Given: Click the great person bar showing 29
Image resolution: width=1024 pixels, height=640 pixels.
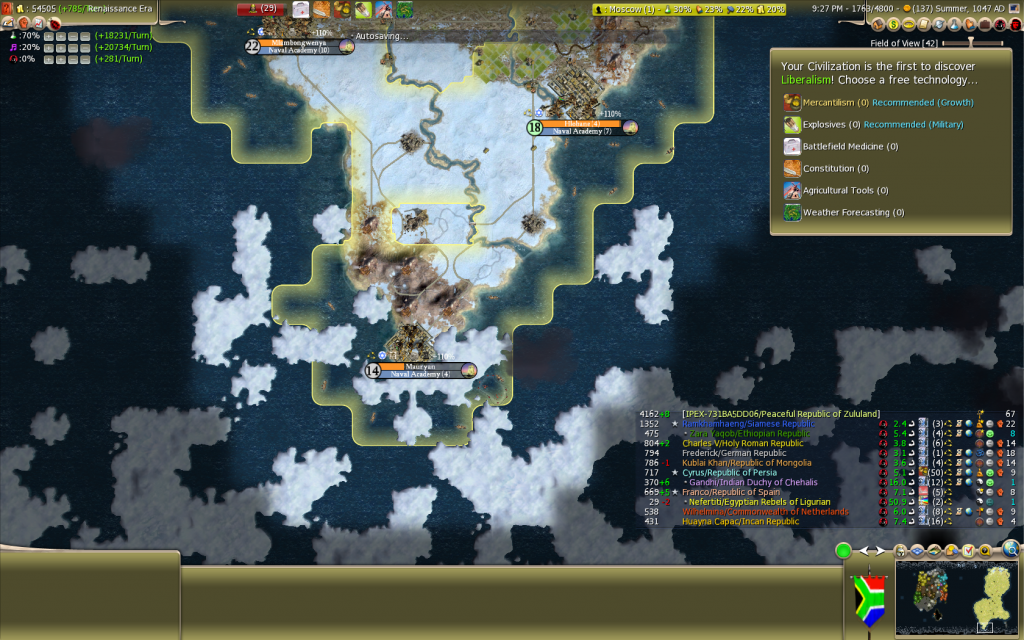Looking at the screenshot, I should coord(262,9).
